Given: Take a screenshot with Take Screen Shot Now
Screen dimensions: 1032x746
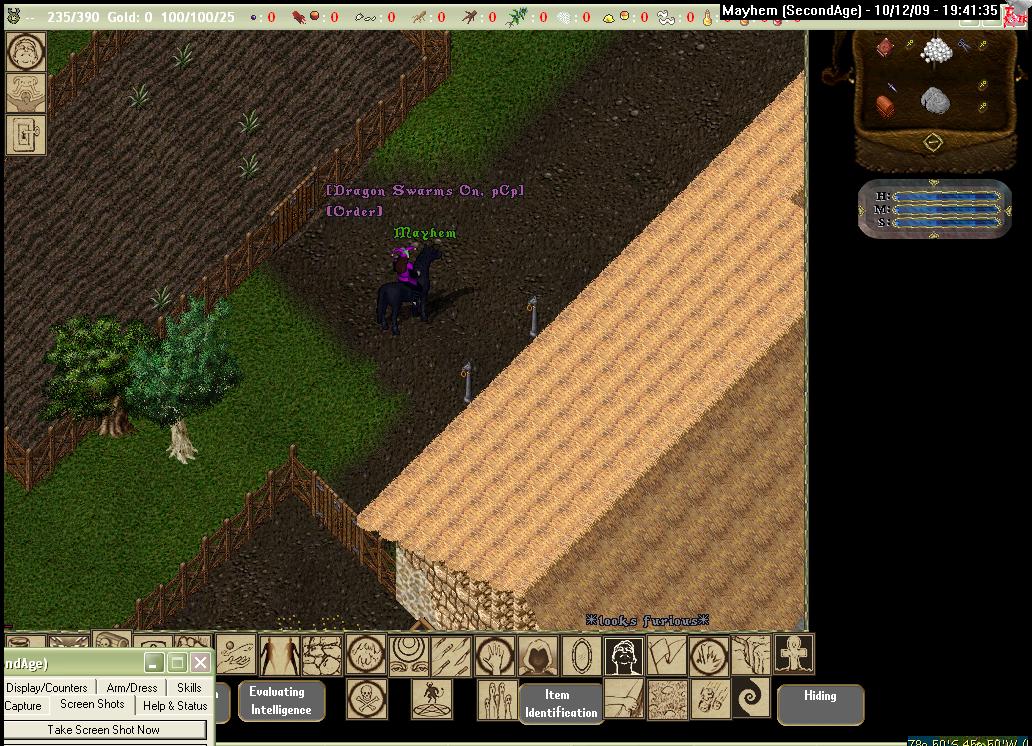Looking at the screenshot, I should click(x=104, y=730).
